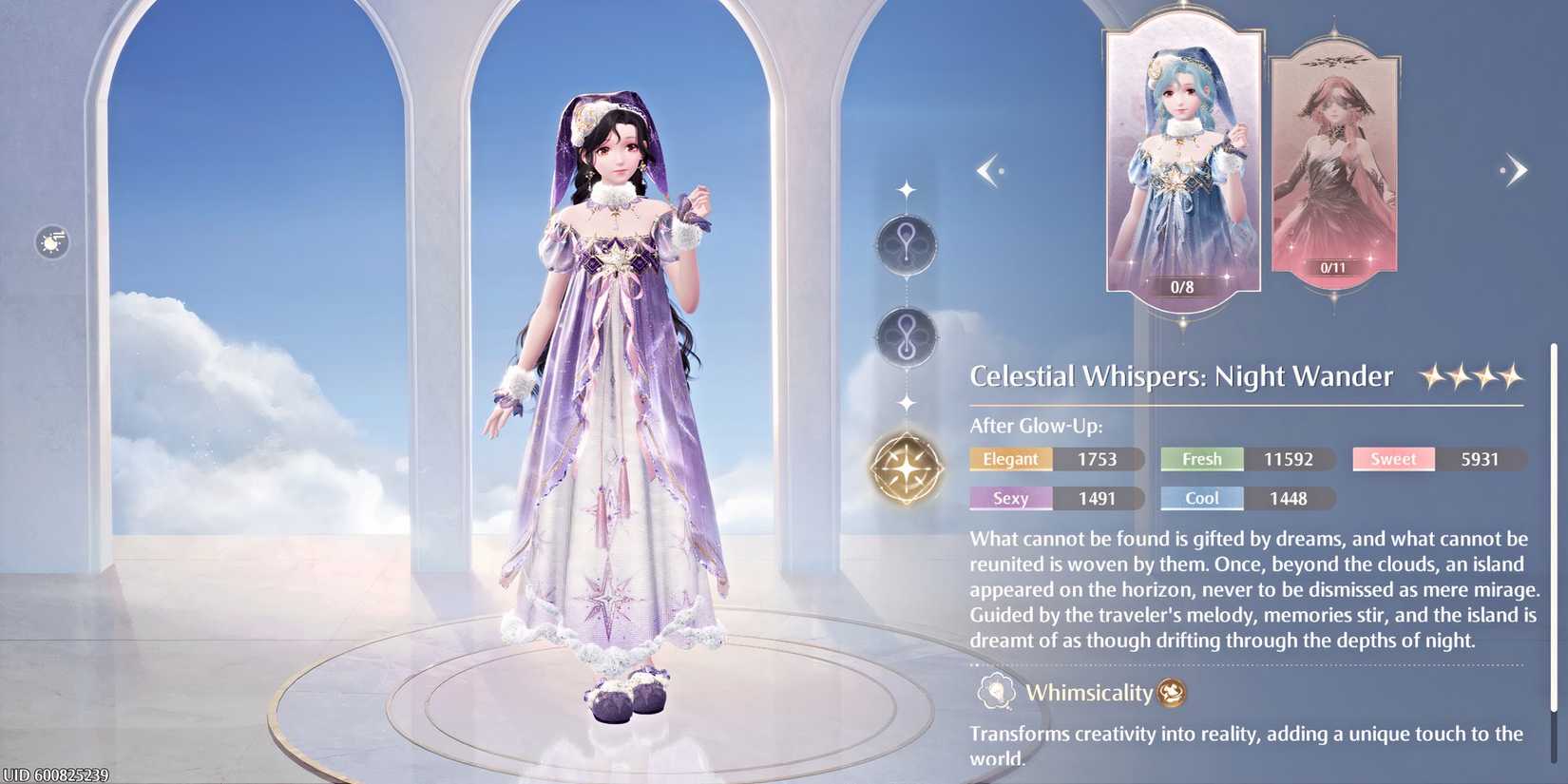Toggle the Elegant attribute tag
Image resolution: width=1568 pixels, height=784 pixels.
(1010, 459)
